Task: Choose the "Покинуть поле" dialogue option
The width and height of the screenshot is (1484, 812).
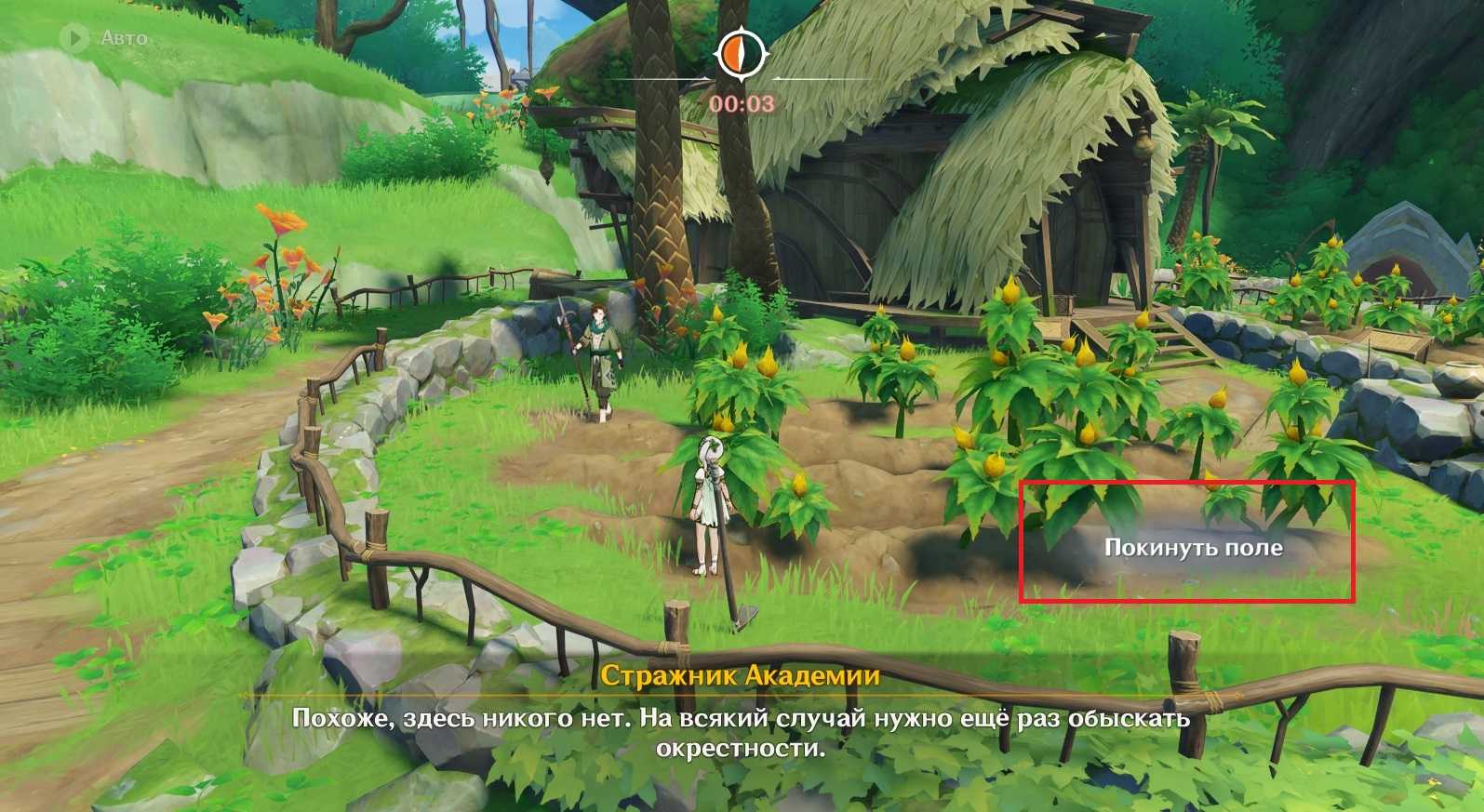Action: [x=1193, y=547]
